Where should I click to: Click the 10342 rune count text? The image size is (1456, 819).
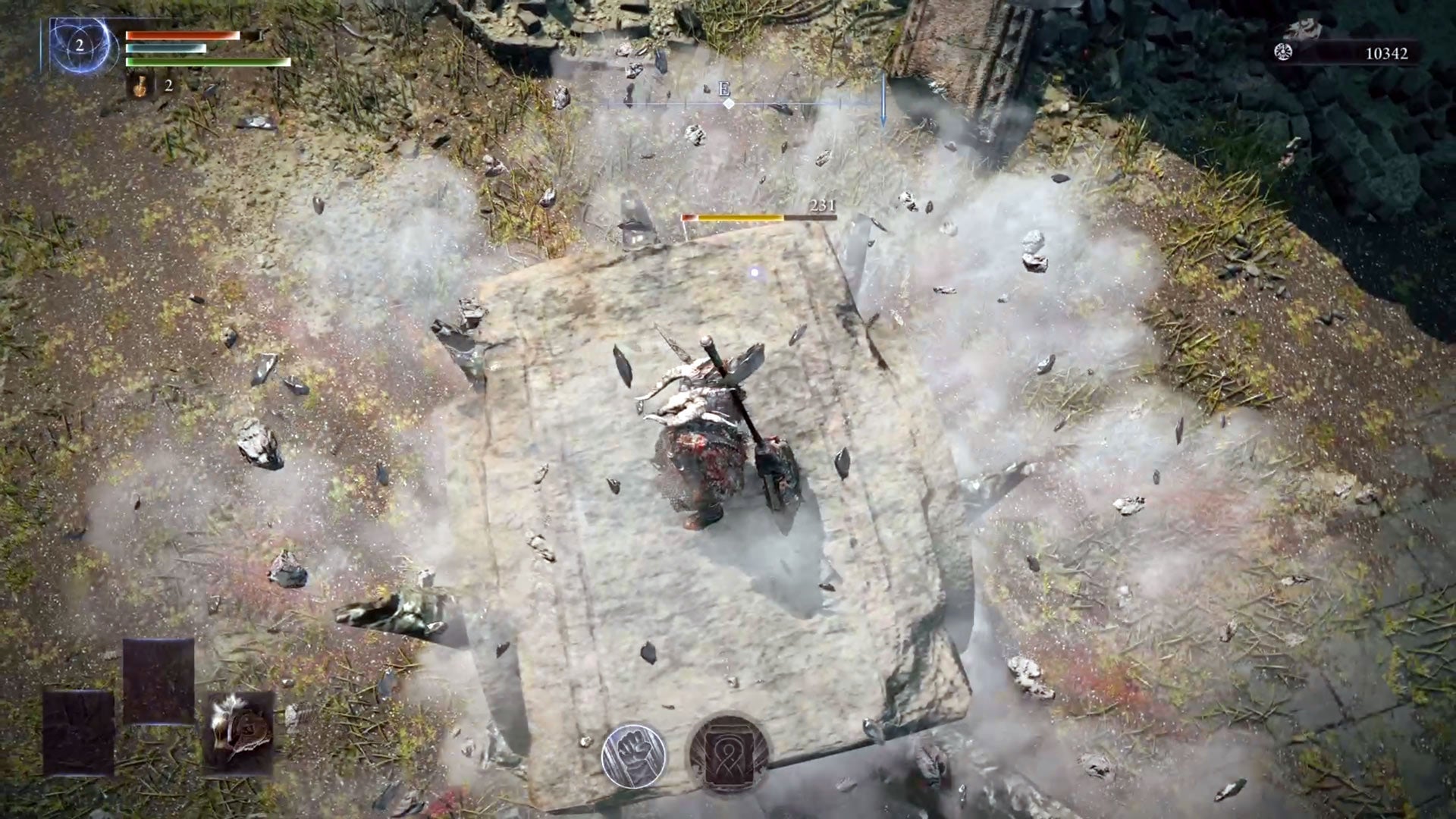1388,54
